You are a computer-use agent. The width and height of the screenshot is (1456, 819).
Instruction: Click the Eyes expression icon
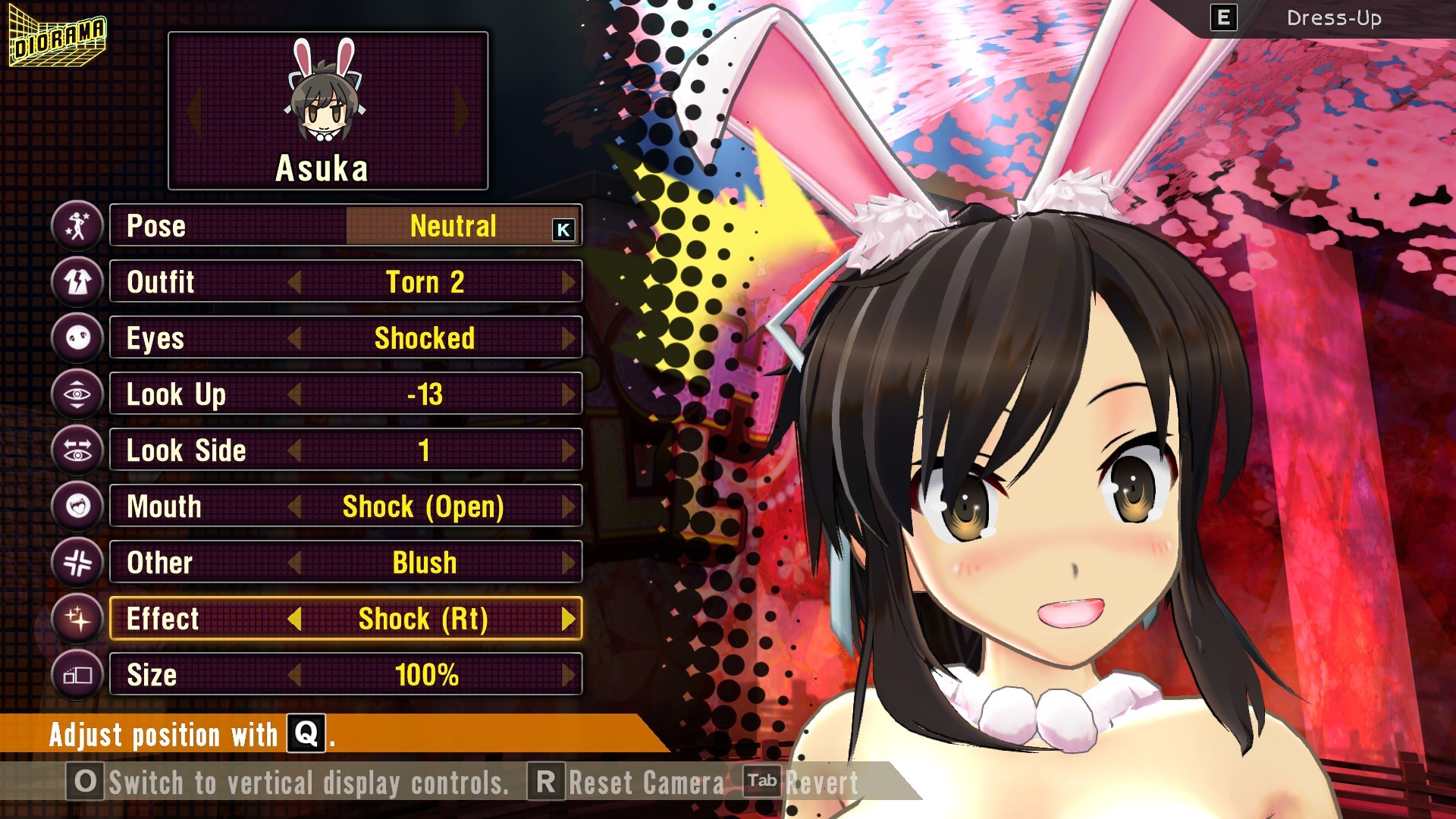(77, 337)
